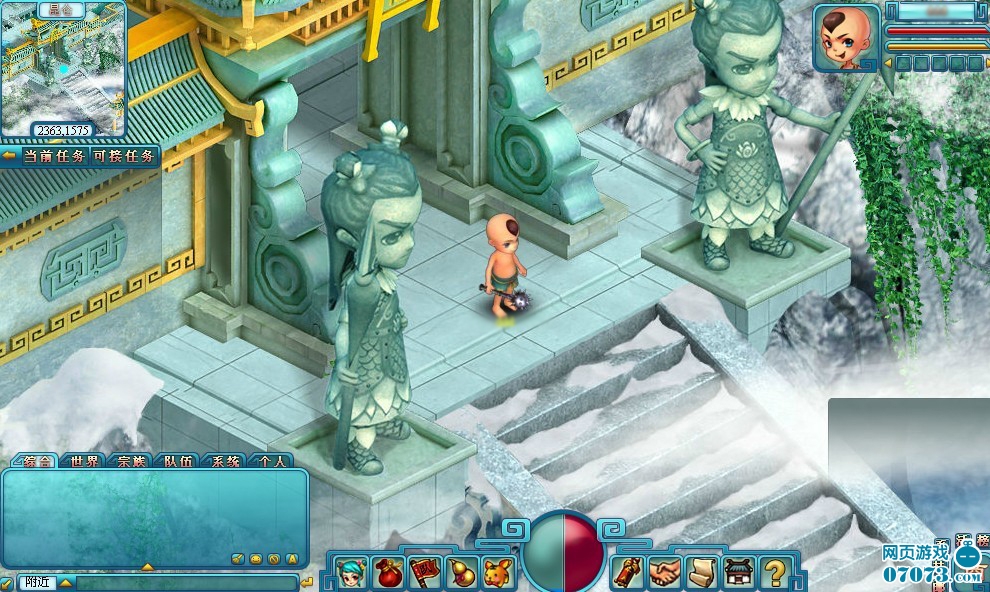Switch to the 队伍 chat tab
The width and height of the screenshot is (990, 592).
coord(179,461)
